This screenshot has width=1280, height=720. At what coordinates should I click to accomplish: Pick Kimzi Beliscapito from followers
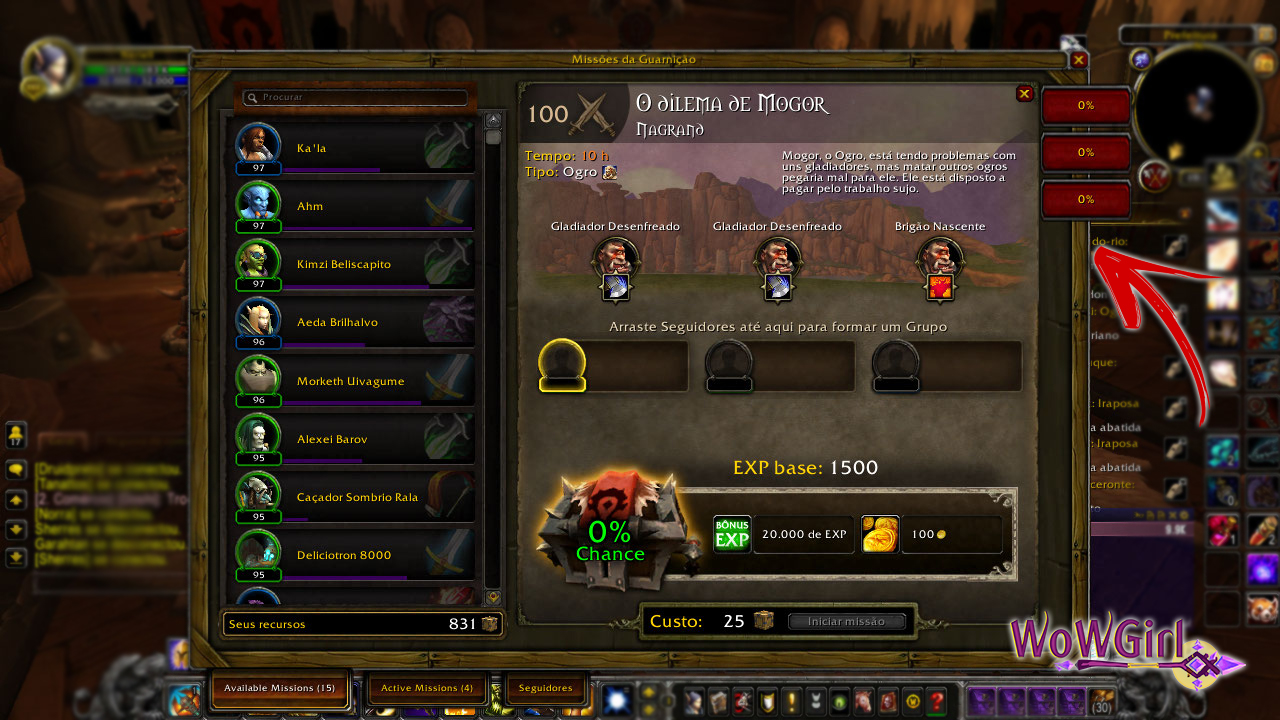click(355, 264)
